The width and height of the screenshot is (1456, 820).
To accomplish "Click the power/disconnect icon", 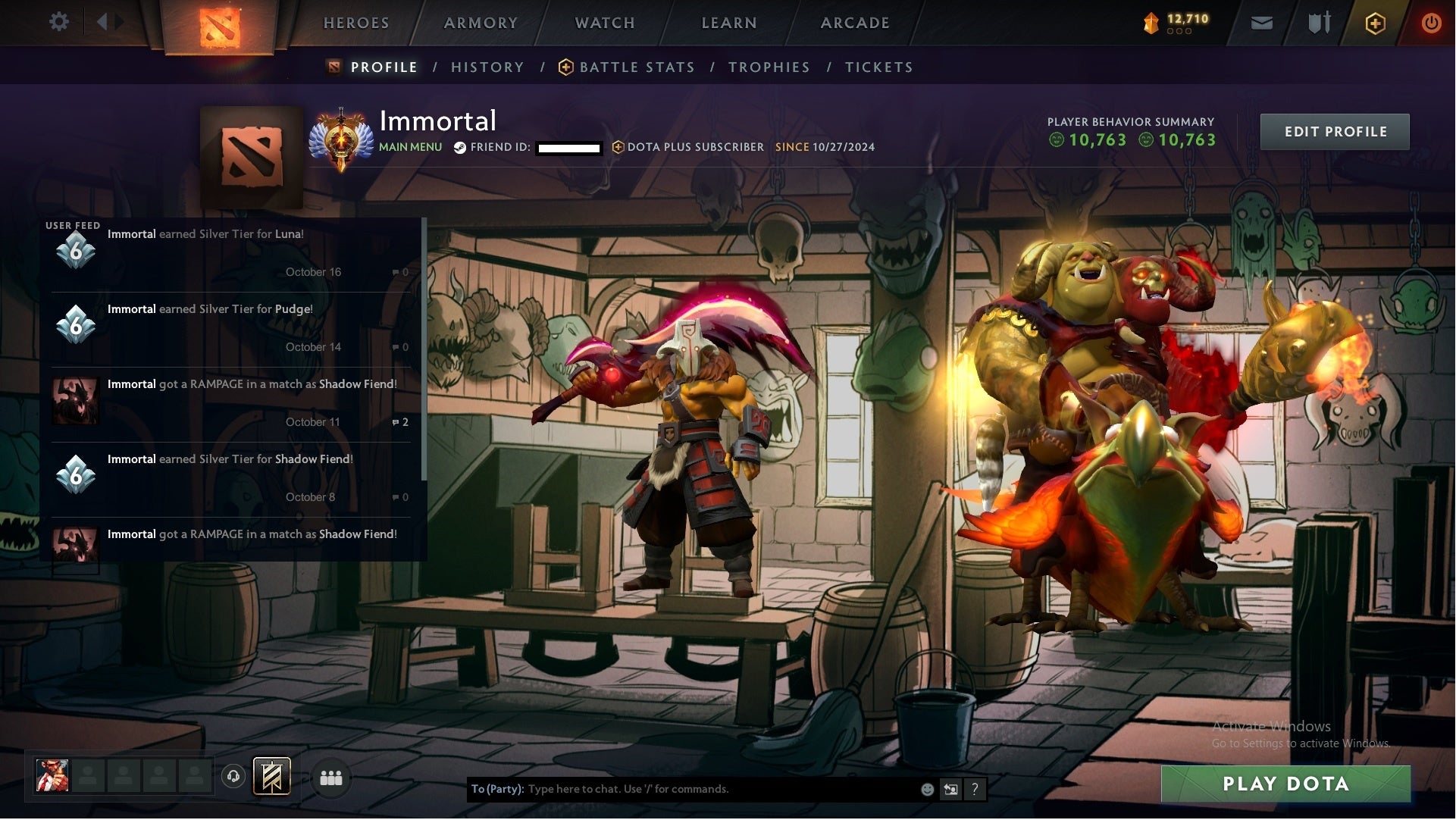I will [1431, 23].
